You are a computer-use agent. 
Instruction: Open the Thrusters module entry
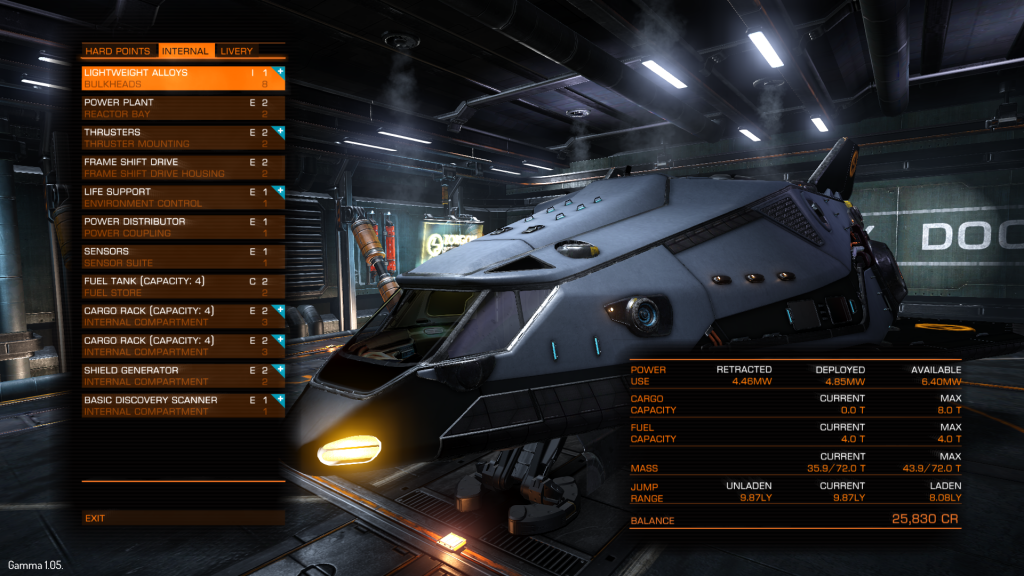pyautogui.click(x=183, y=138)
